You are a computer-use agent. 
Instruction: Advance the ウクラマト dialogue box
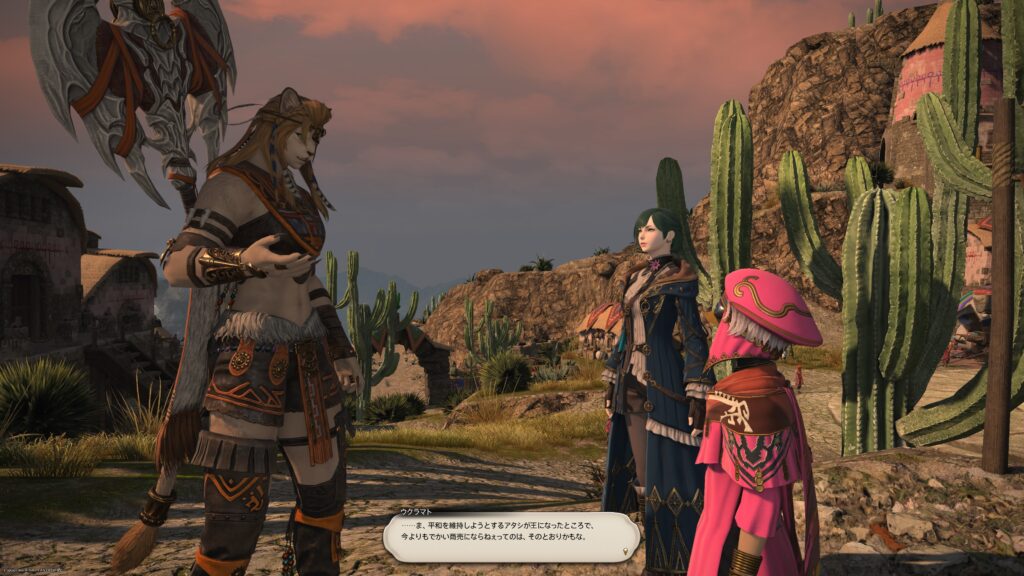(x=510, y=538)
